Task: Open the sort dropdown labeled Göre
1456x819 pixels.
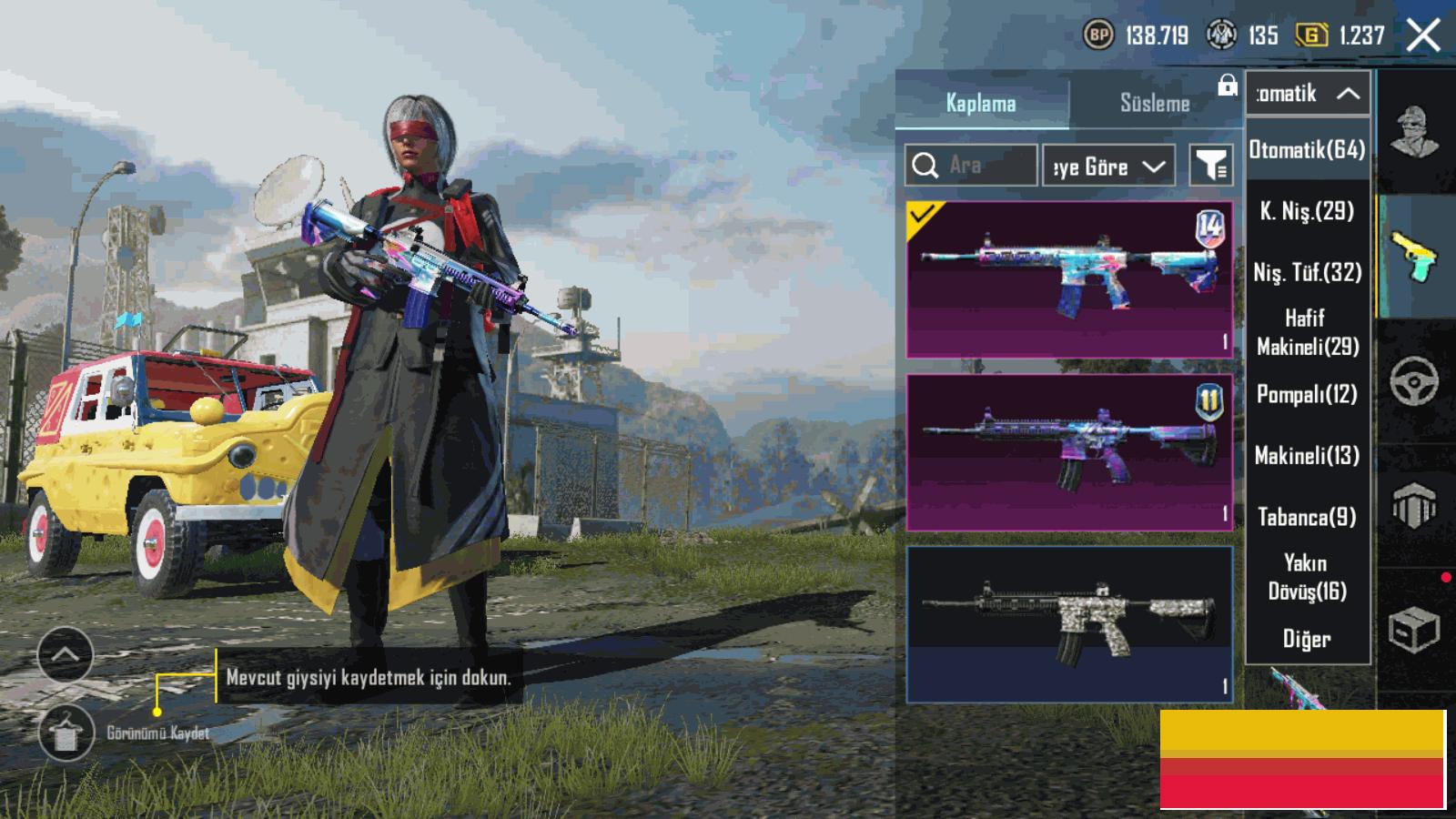Action: click(1107, 167)
